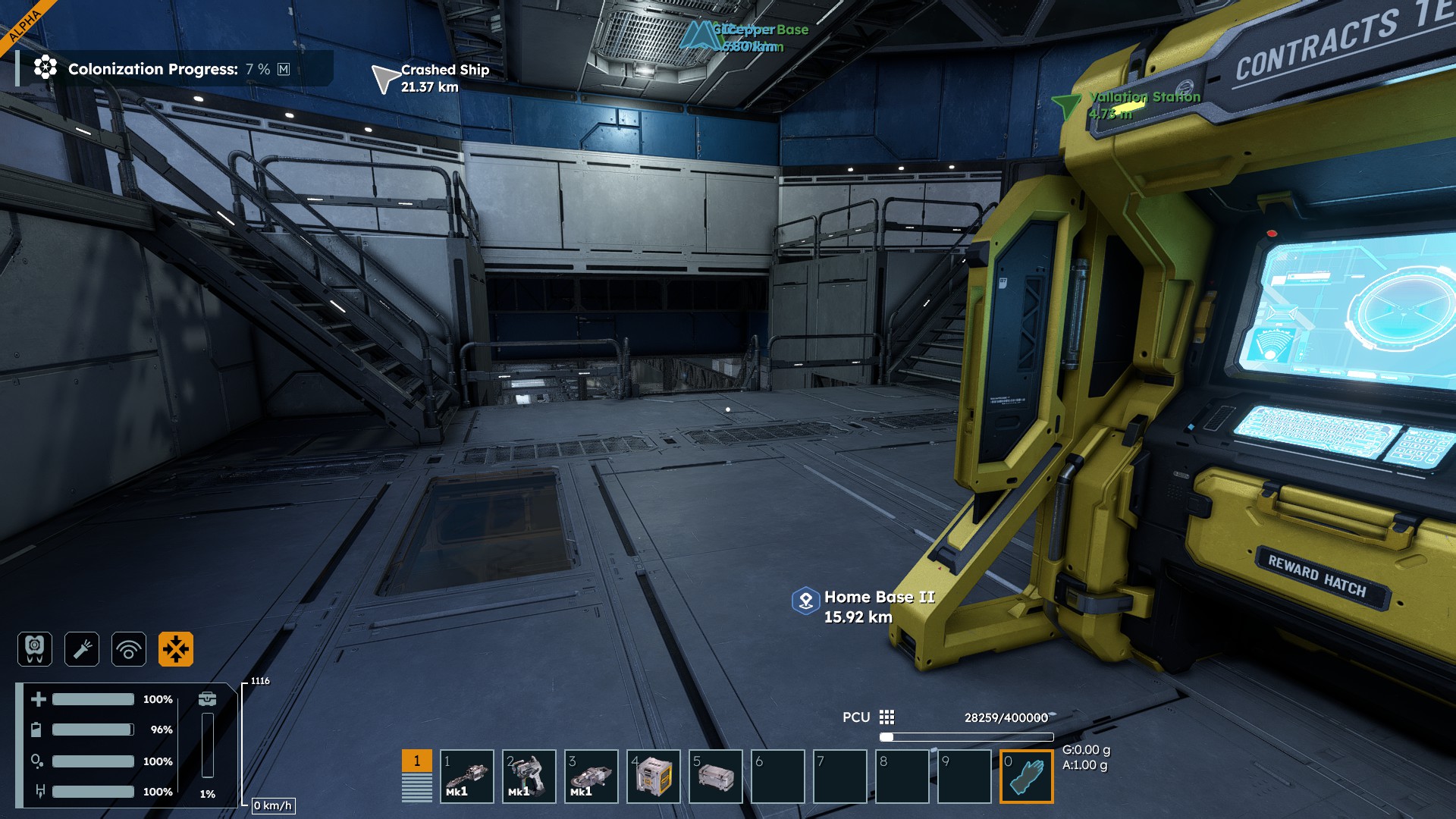Toggle the jetpack icon
Screen dimensions: 1456x819
pos(35,649)
